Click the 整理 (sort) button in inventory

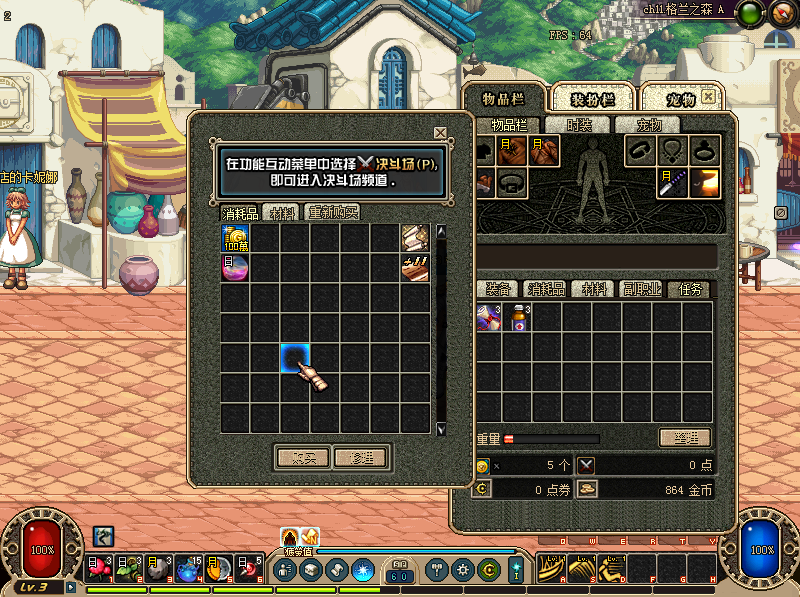[x=684, y=438]
